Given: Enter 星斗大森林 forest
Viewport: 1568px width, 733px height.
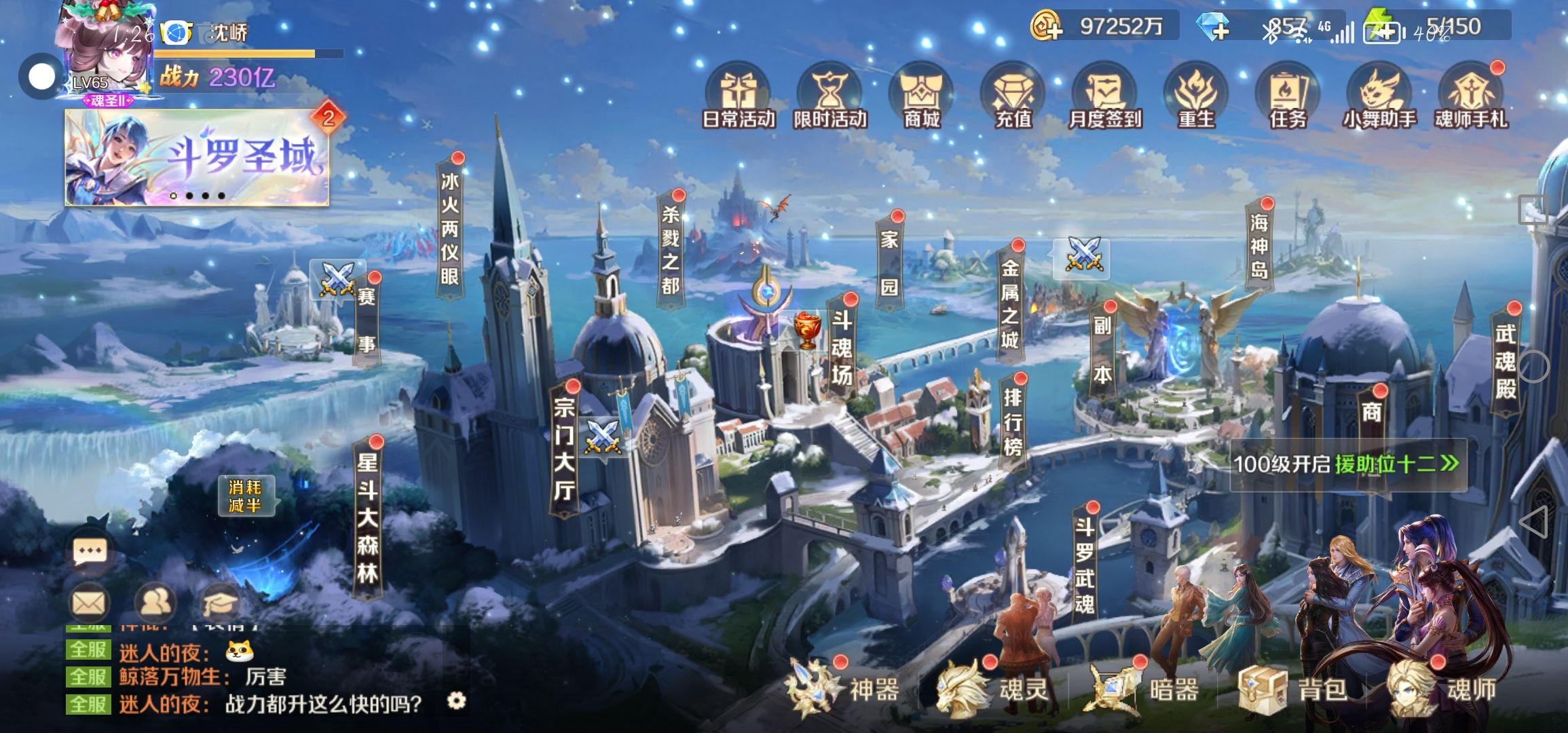Looking at the screenshot, I should coord(367,517).
